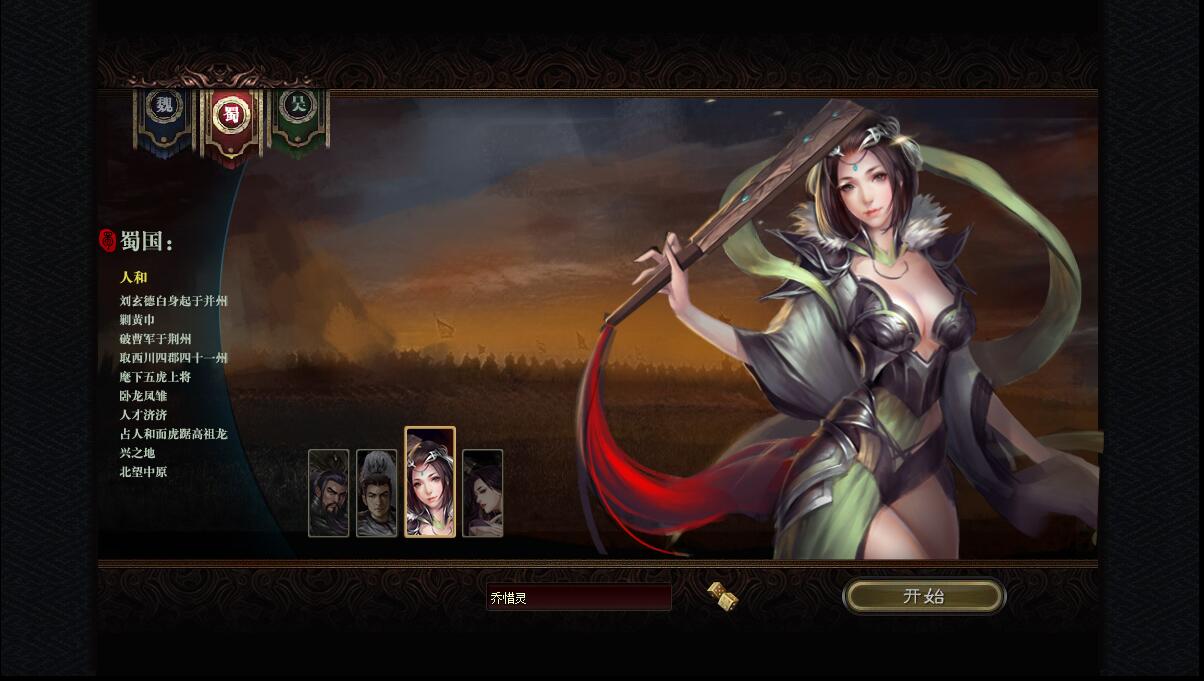Select the young man with grey plume portrait

pos(377,493)
